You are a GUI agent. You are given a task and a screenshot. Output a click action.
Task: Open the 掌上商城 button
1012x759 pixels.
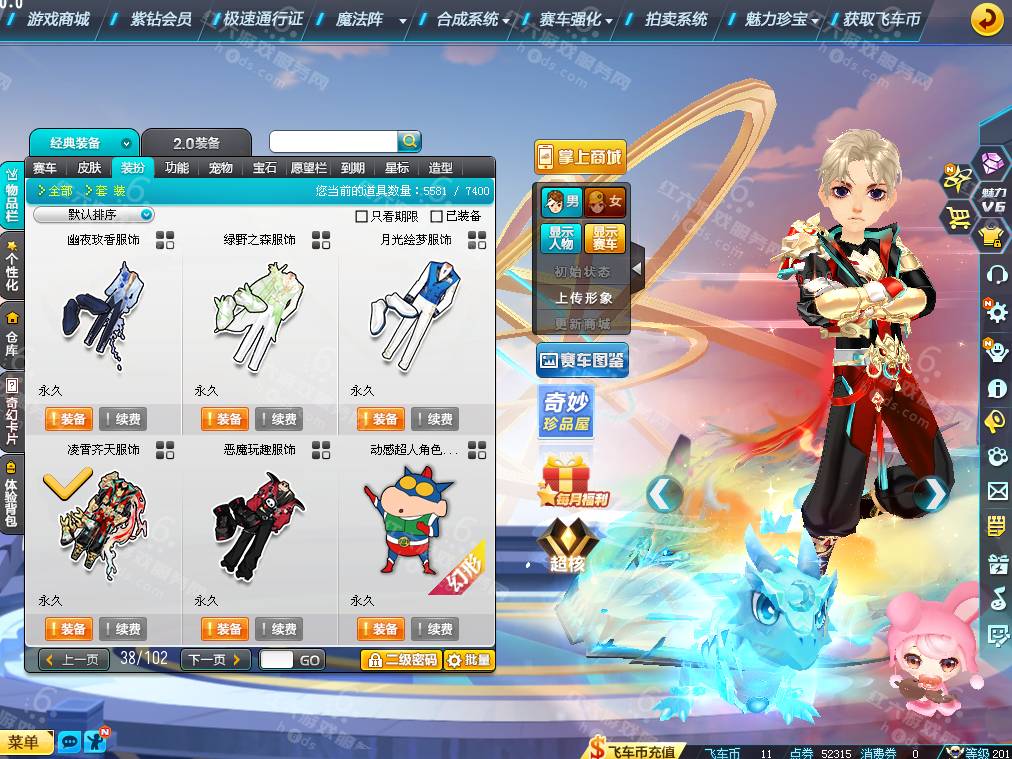click(x=580, y=157)
